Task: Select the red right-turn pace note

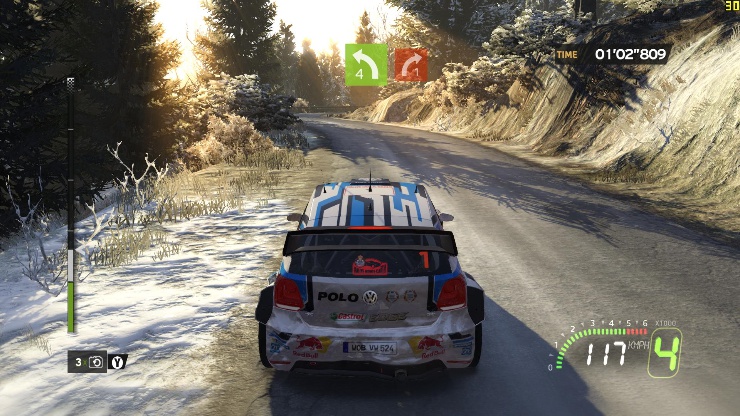Action: coord(411,64)
